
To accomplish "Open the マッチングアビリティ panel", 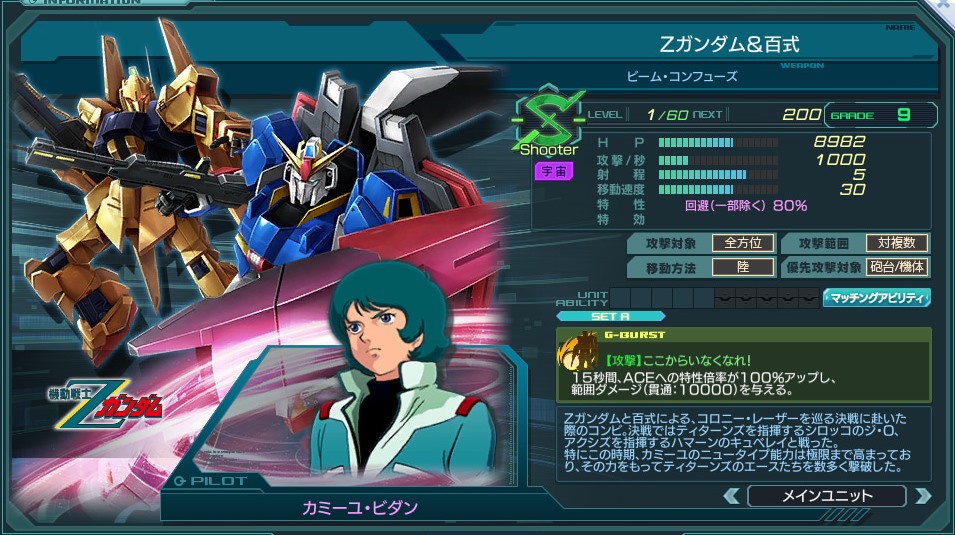I will pyautogui.click(x=876, y=297).
